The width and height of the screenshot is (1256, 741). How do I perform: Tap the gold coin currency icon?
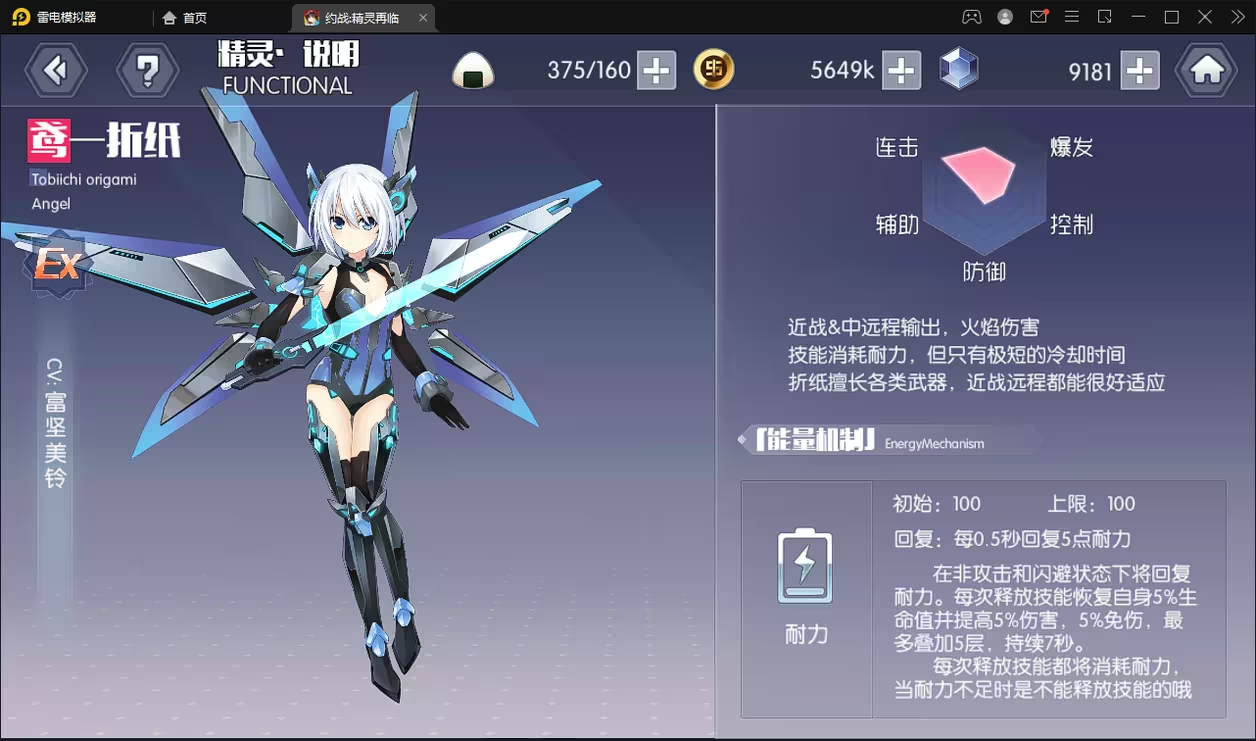click(x=714, y=69)
